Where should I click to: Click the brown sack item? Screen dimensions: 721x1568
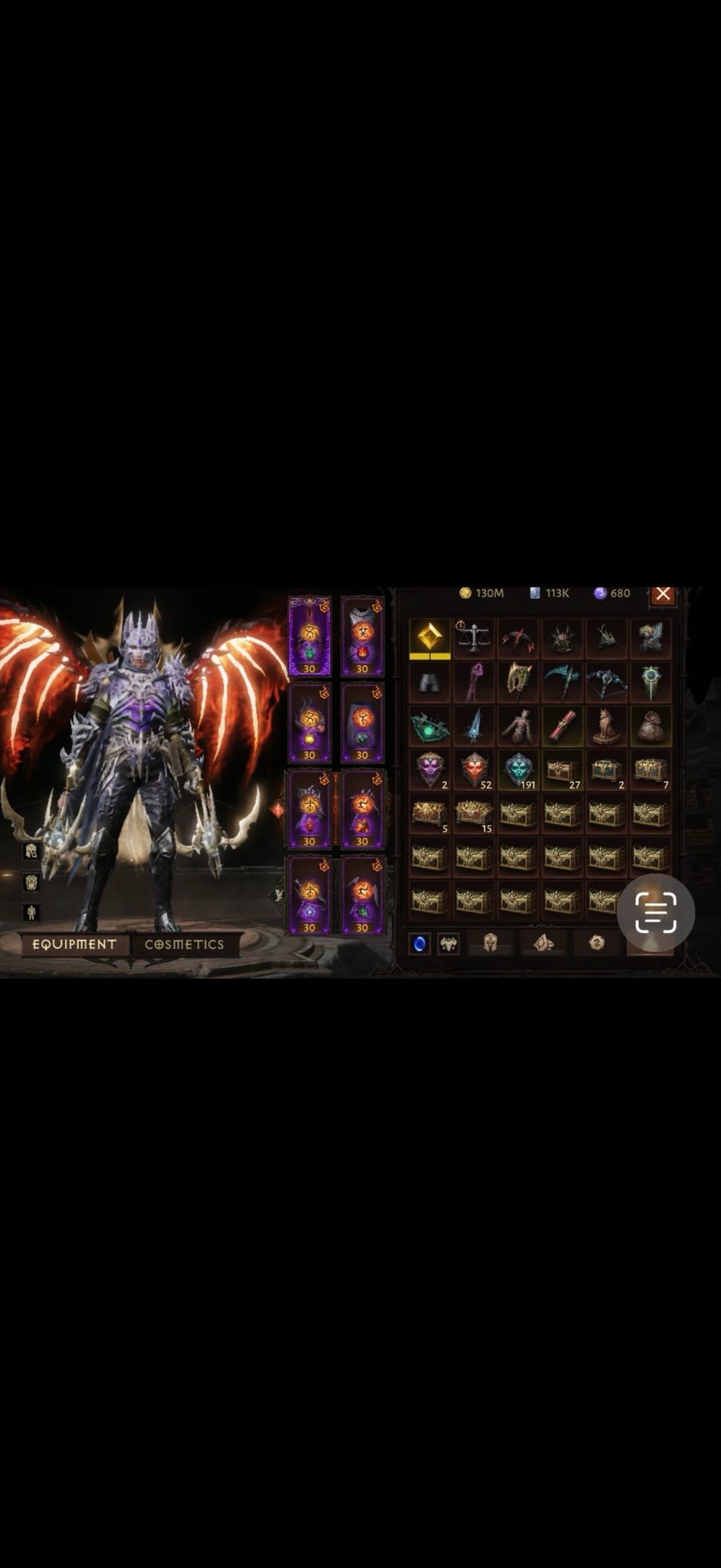650,727
